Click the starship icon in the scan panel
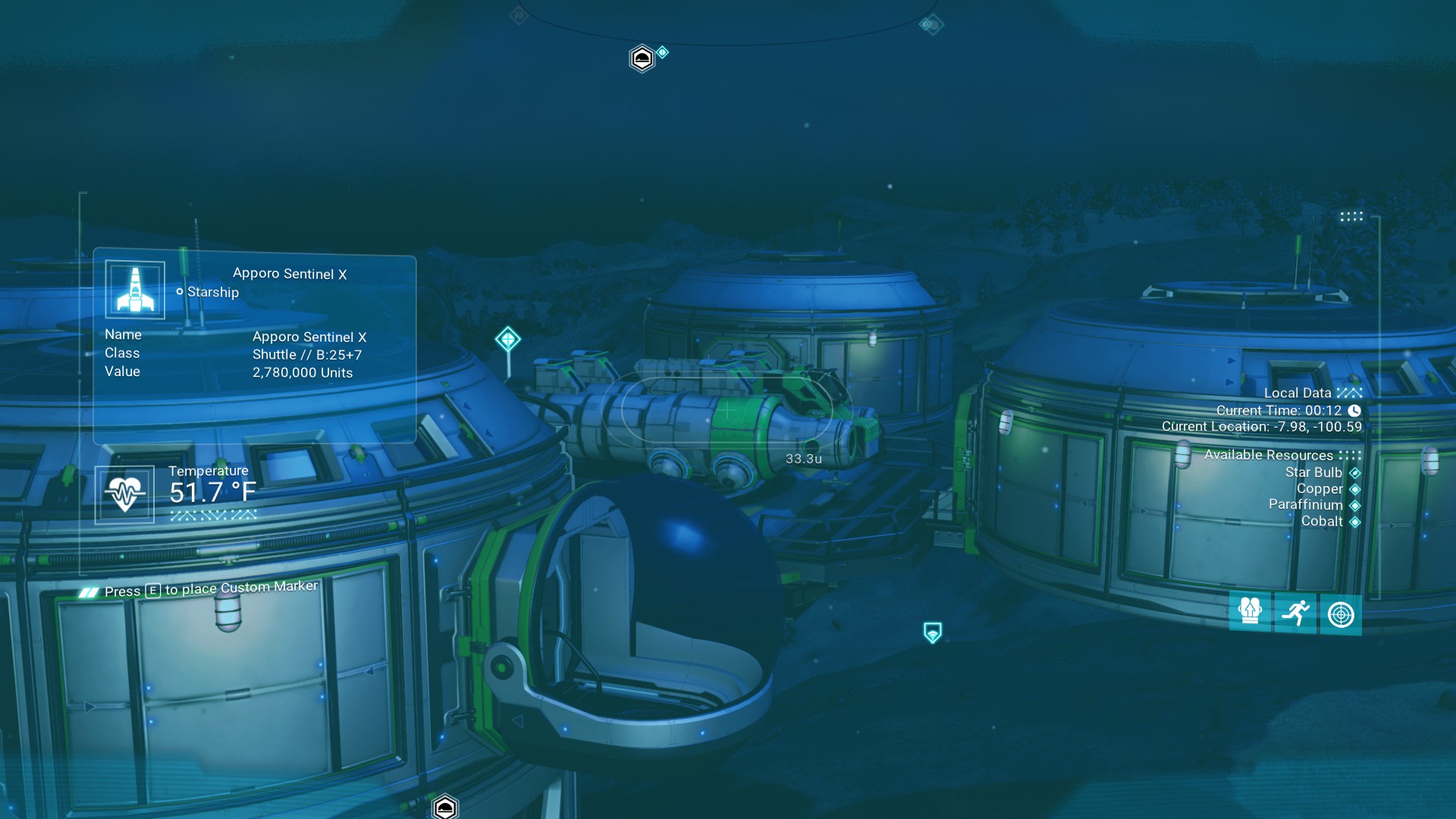Screen dimensions: 1456x819 pos(135,290)
